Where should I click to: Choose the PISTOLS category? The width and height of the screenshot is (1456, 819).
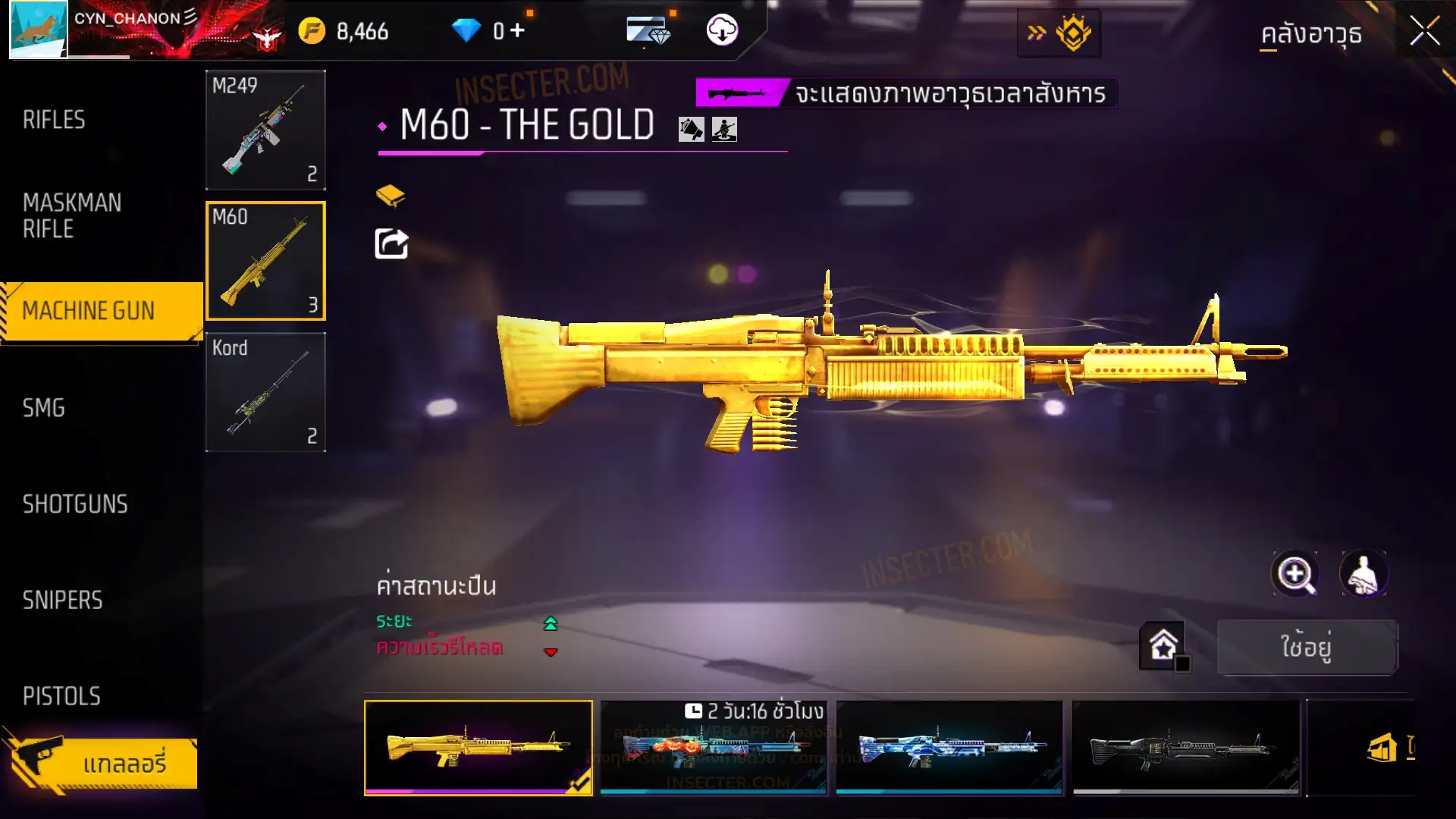[61, 696]
